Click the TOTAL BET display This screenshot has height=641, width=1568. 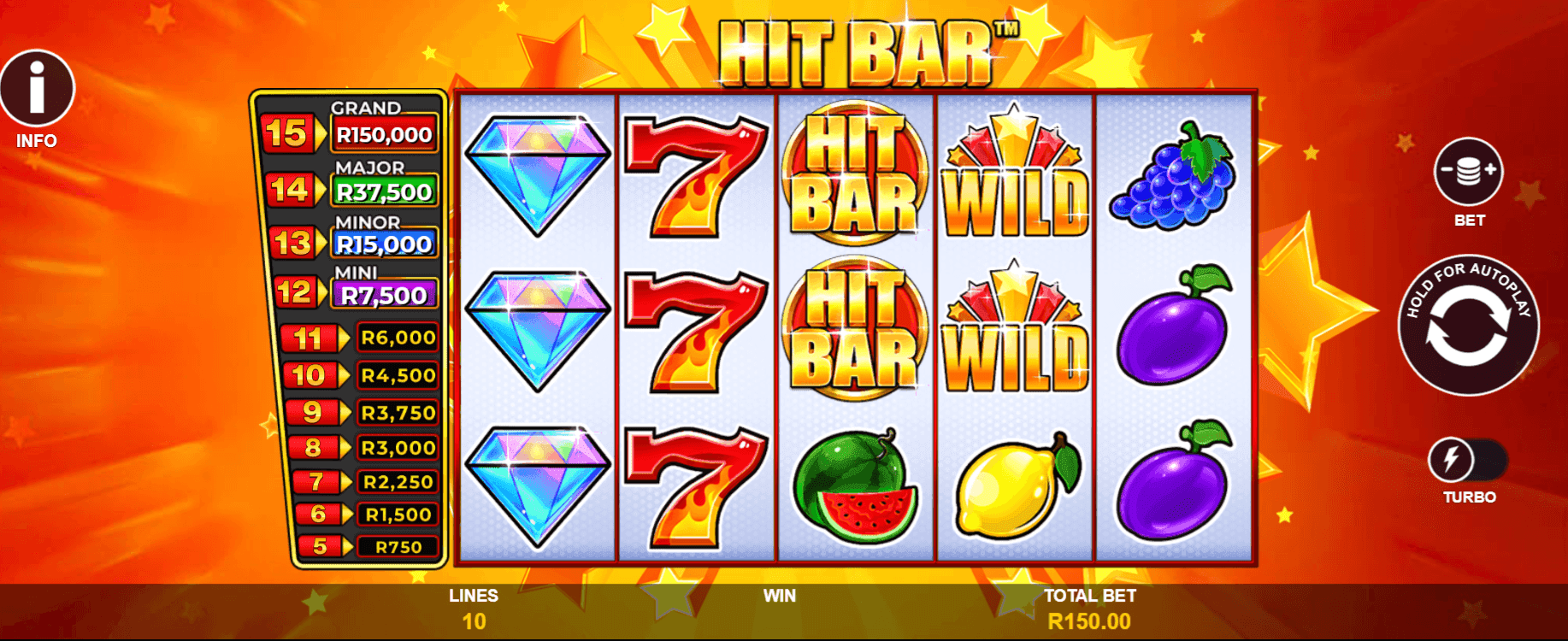(1089, 607)
